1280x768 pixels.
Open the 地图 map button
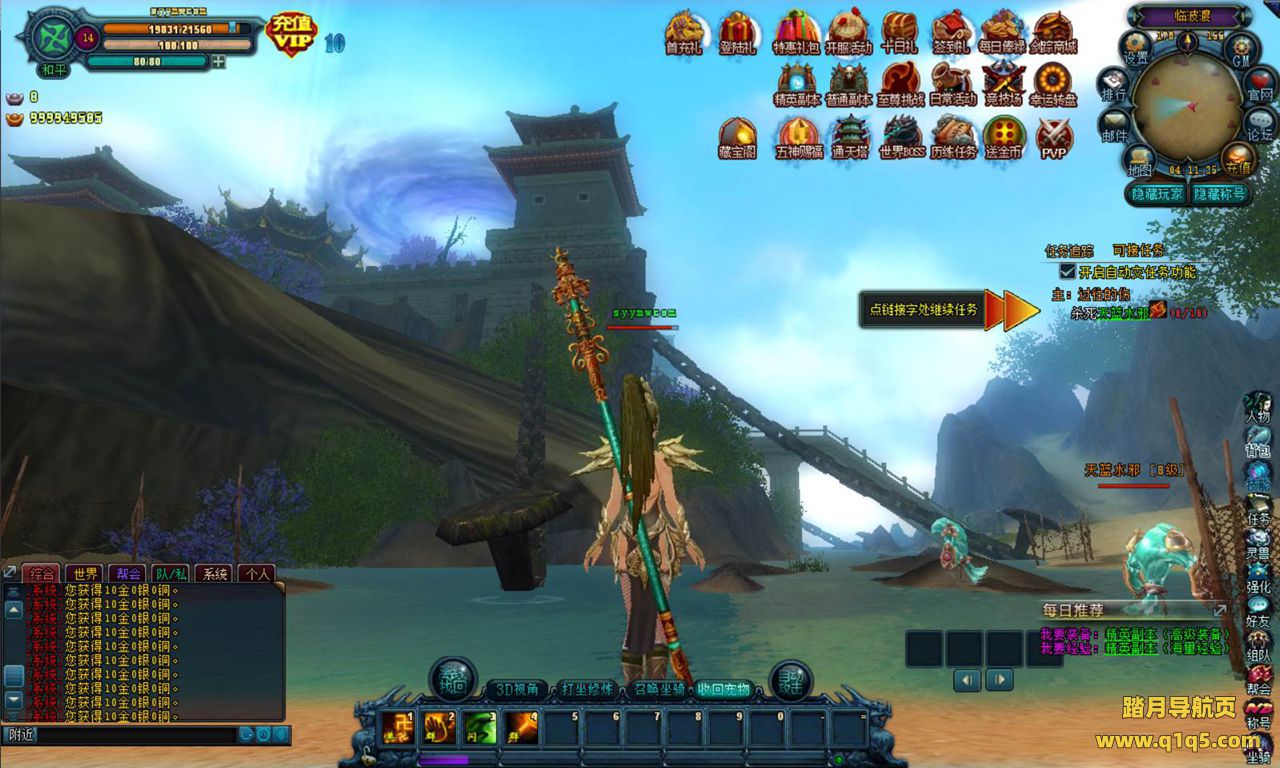[x=1138, y=159]
